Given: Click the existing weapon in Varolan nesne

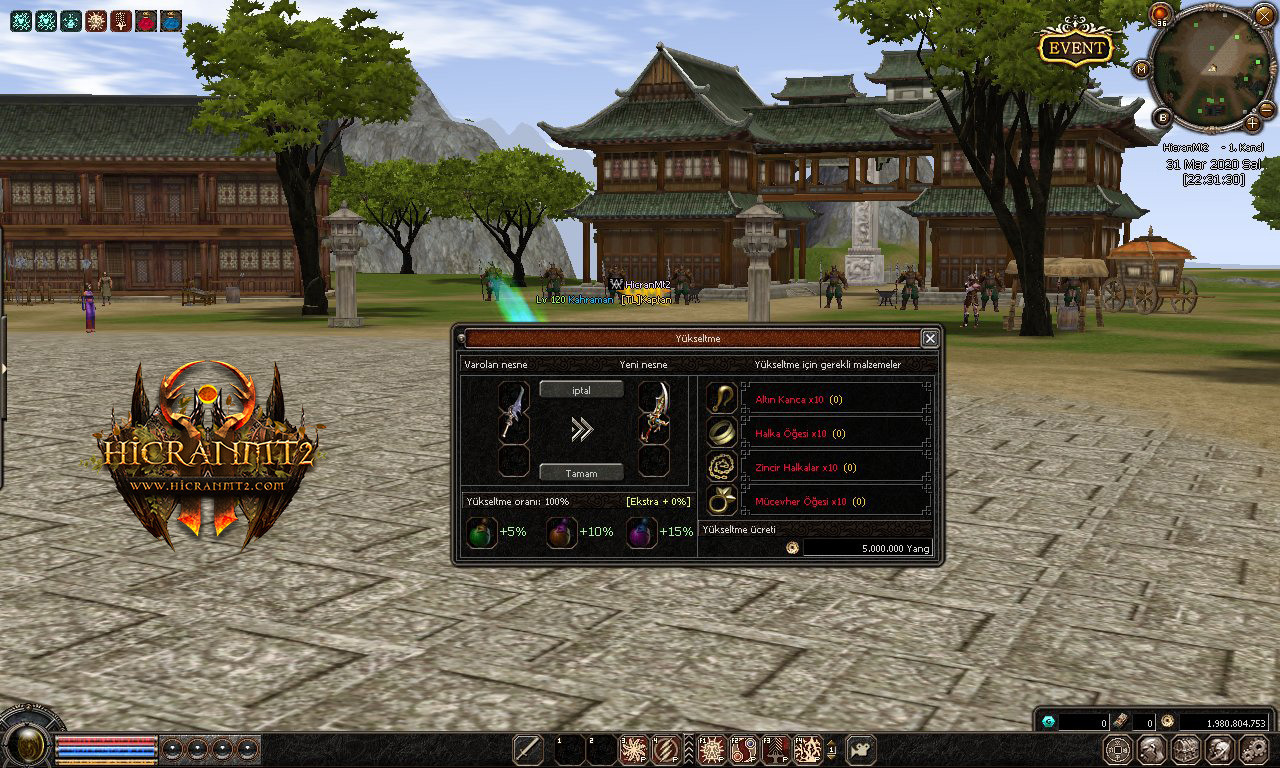Looking at the screenshot, I should click(513, 410).
